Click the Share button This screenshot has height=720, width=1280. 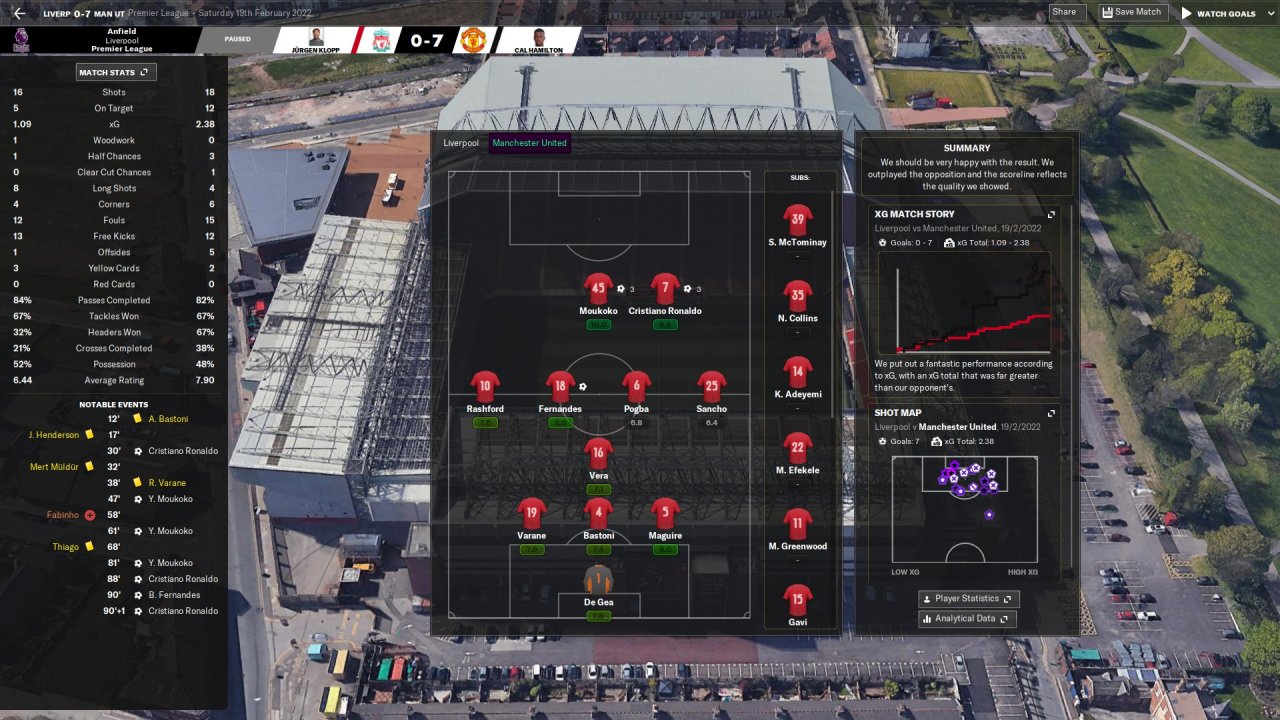coord(1064,12)
